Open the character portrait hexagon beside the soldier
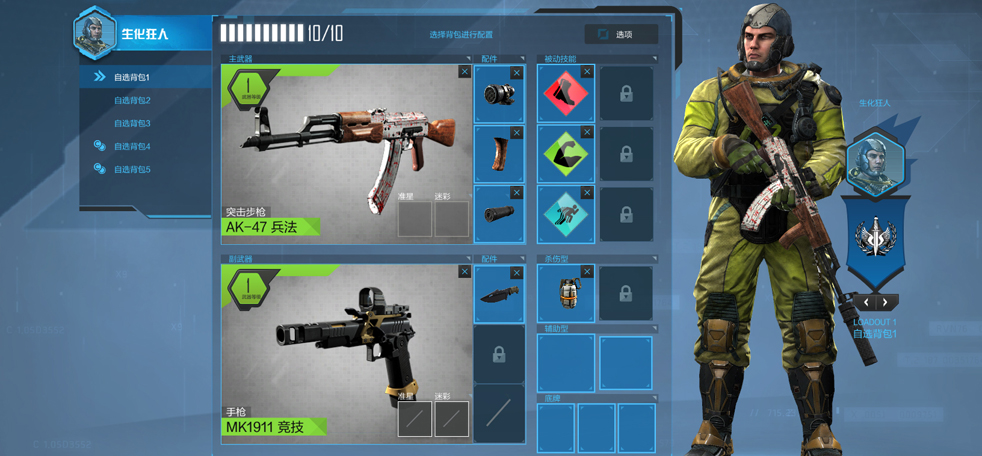Viewport: 982px width, 456px height. tap(876, 163)
